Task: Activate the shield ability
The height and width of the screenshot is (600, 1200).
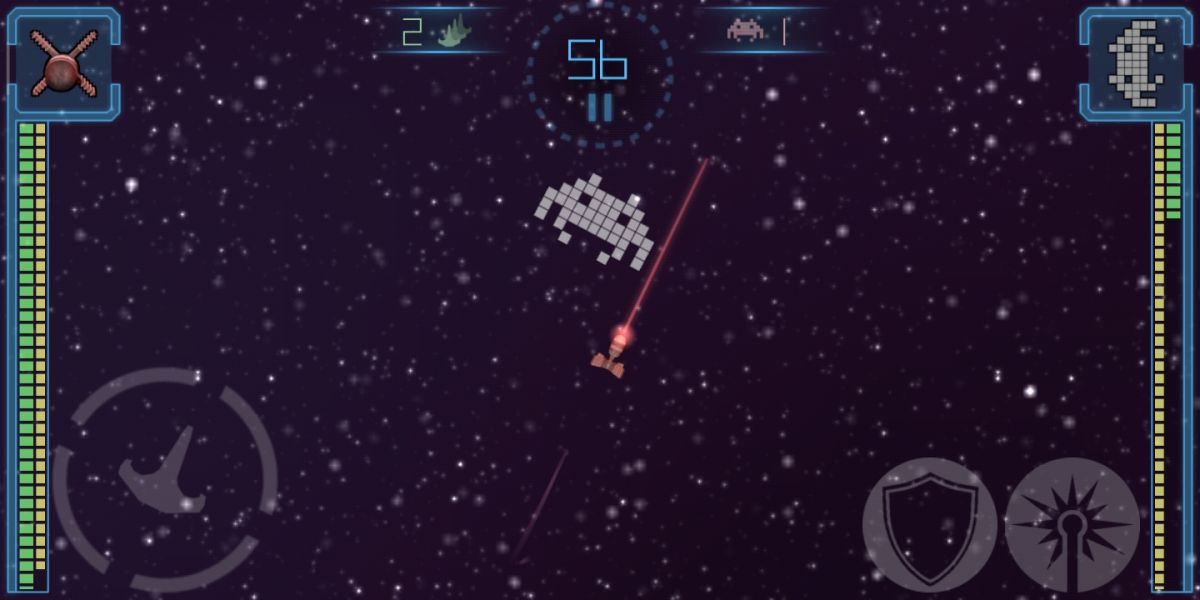Action: point(929,524)
